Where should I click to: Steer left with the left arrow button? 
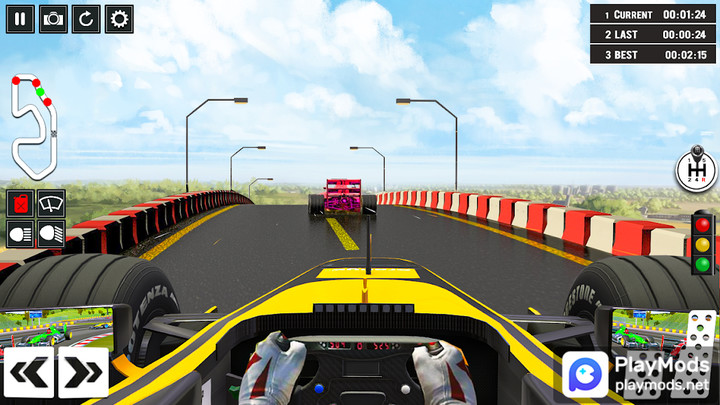(x=28, y=372)
